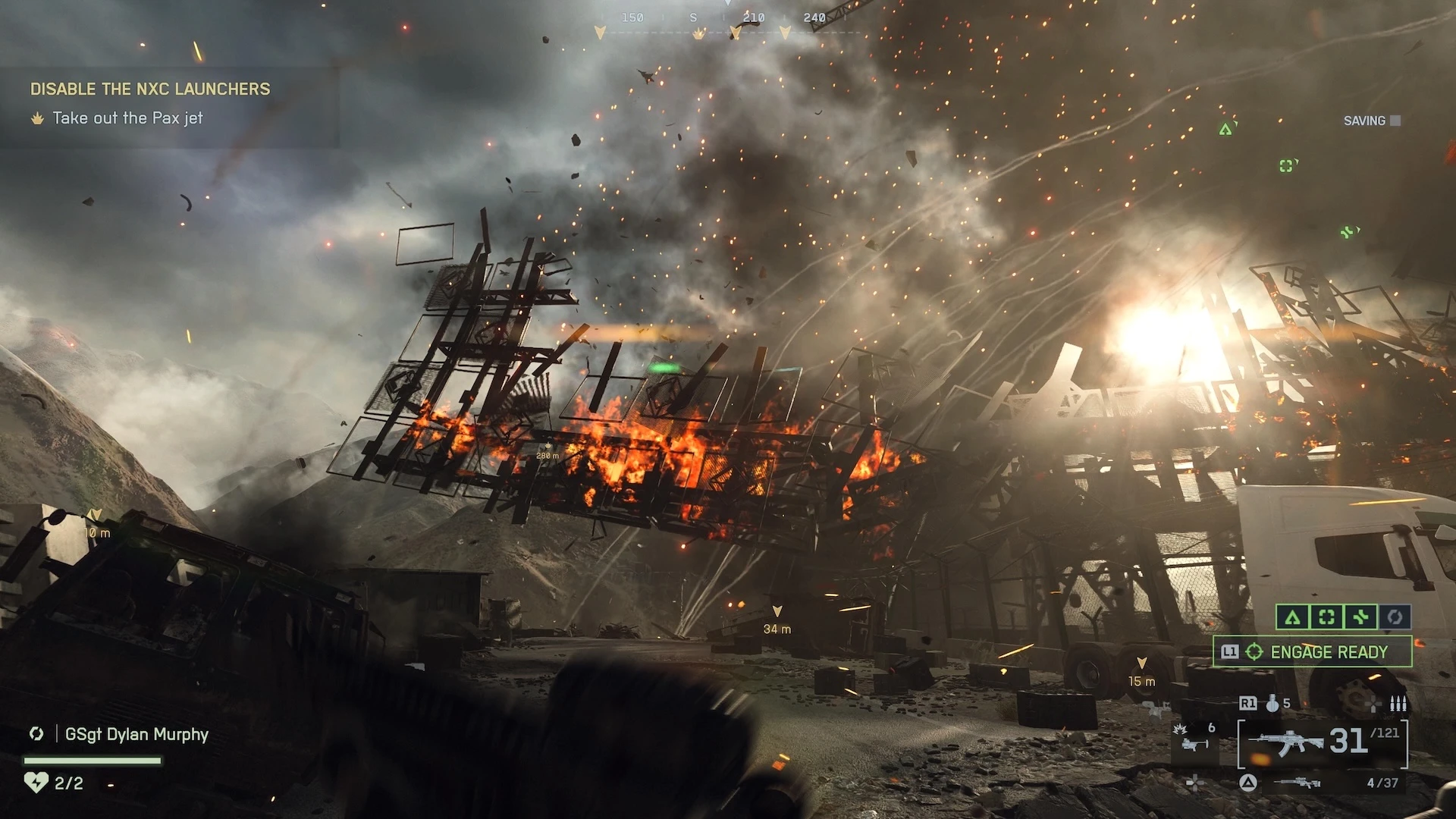The height and width of the screenshot is (819, 1456).
Task: Click the GSgt Dylan Murphy squad name
Action: 136,734
